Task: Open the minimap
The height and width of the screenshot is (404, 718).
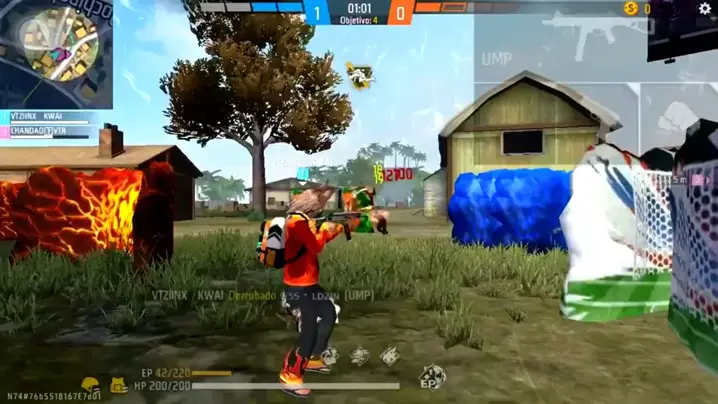Action: point(56,52)
